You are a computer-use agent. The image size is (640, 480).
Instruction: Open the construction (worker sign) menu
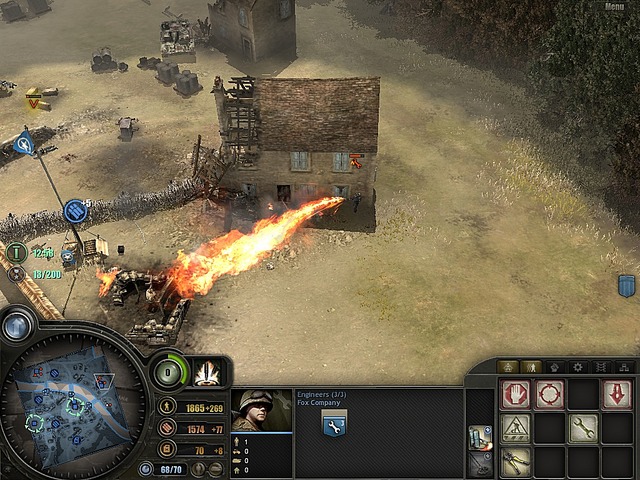point(515,429)
